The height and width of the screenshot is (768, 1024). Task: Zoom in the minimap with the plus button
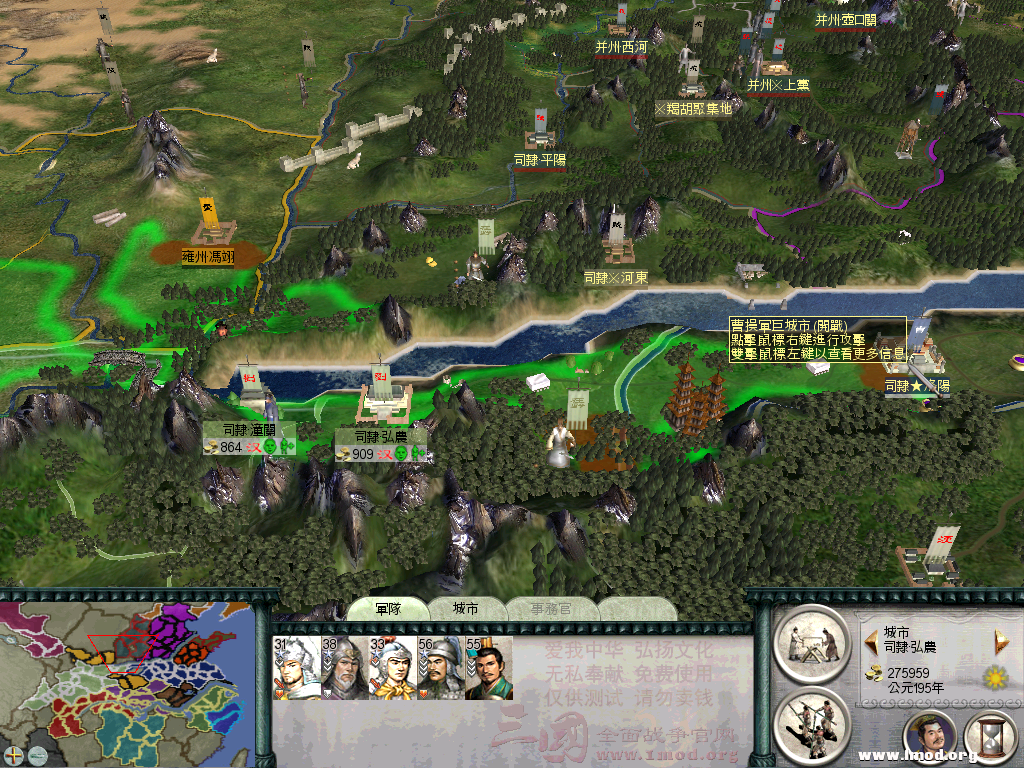click(14, 754)
